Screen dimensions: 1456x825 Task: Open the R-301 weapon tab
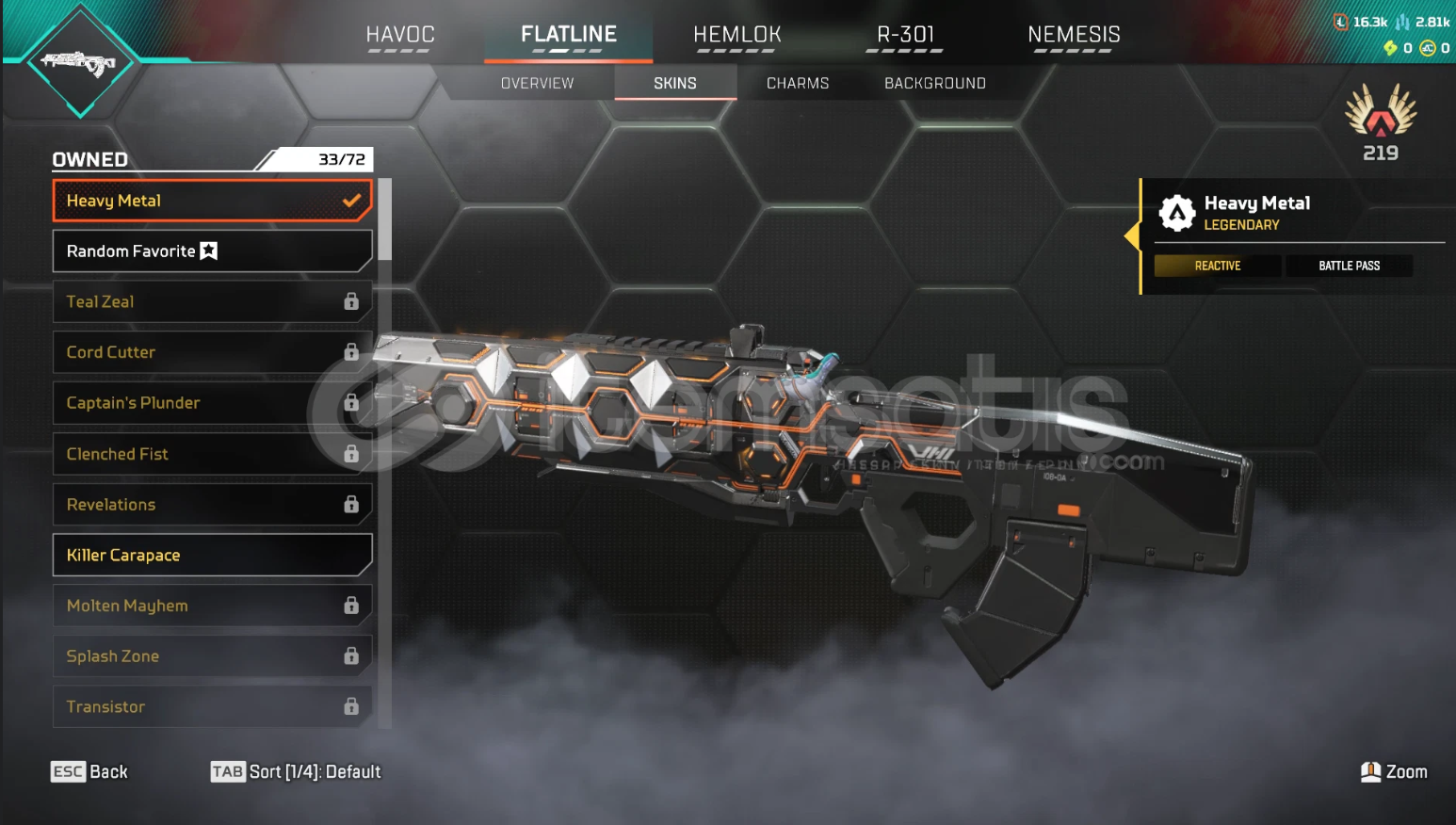905,35
